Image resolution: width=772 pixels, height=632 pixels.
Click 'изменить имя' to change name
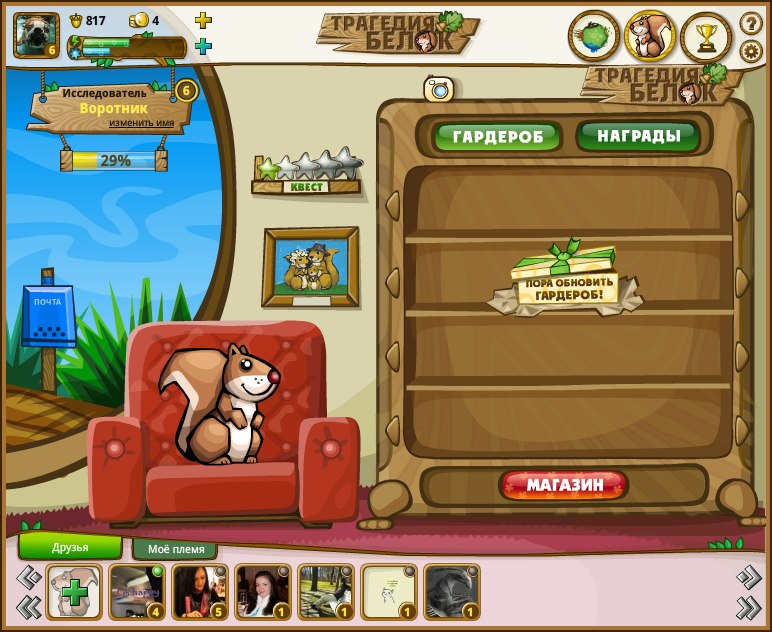(x=141, y=123)
